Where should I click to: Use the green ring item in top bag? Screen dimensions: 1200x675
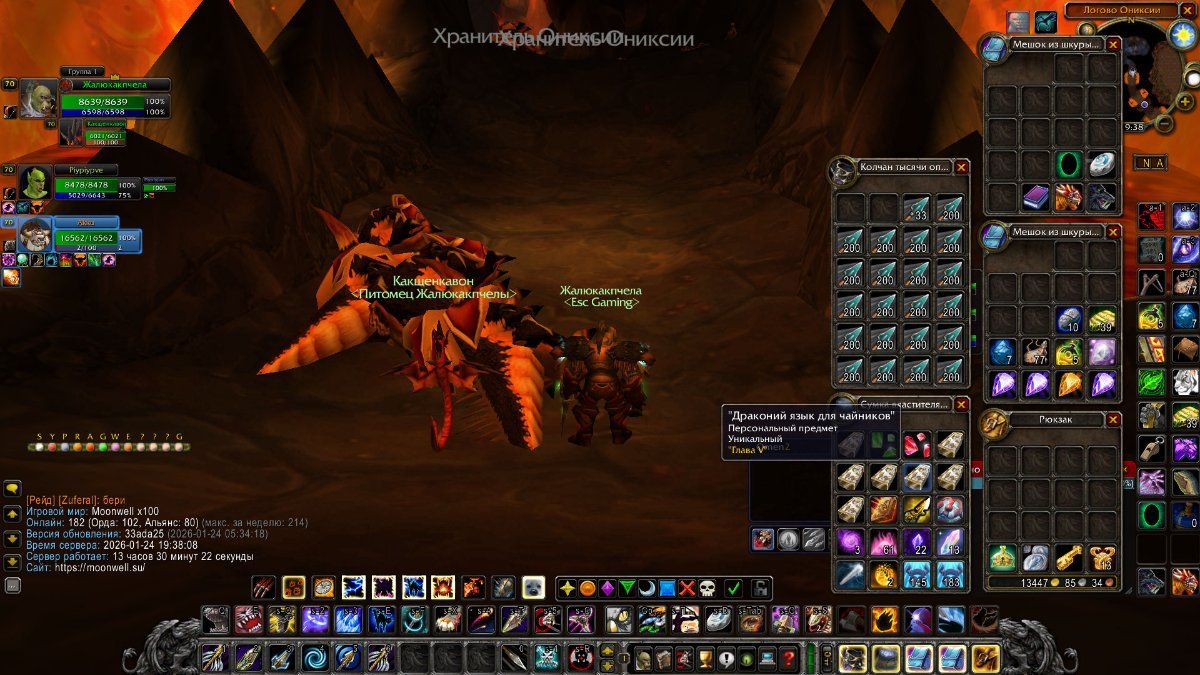click(1069, 164)
